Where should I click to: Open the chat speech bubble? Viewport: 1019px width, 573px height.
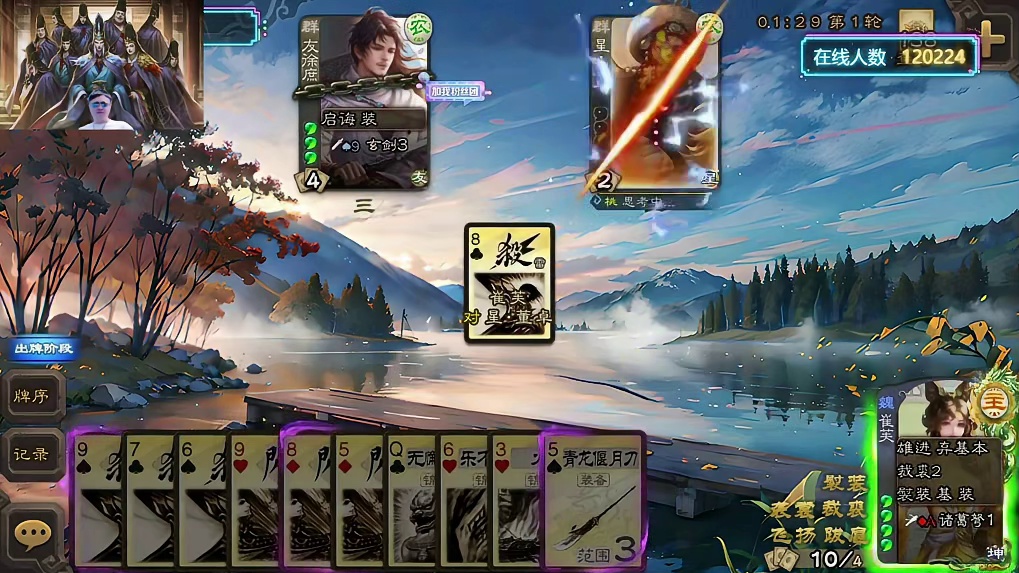click(x=32, y=535)
